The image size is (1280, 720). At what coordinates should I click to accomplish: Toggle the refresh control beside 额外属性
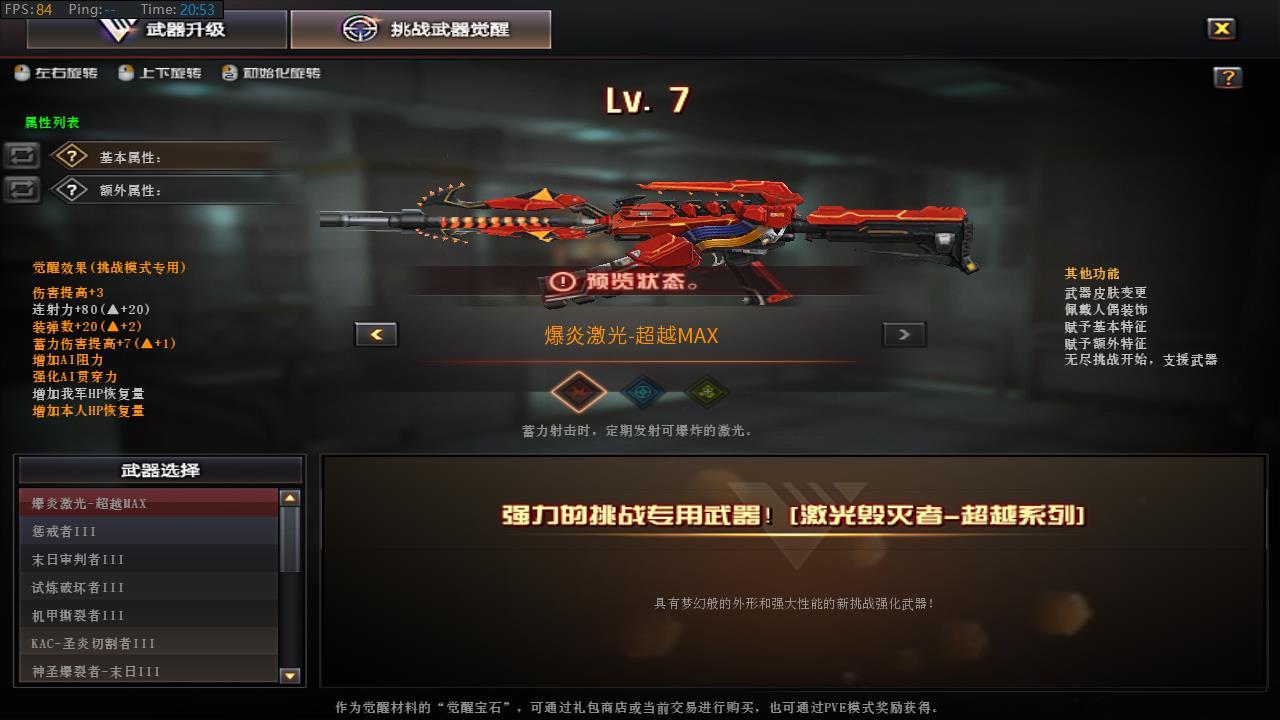(x=21, y=188)
